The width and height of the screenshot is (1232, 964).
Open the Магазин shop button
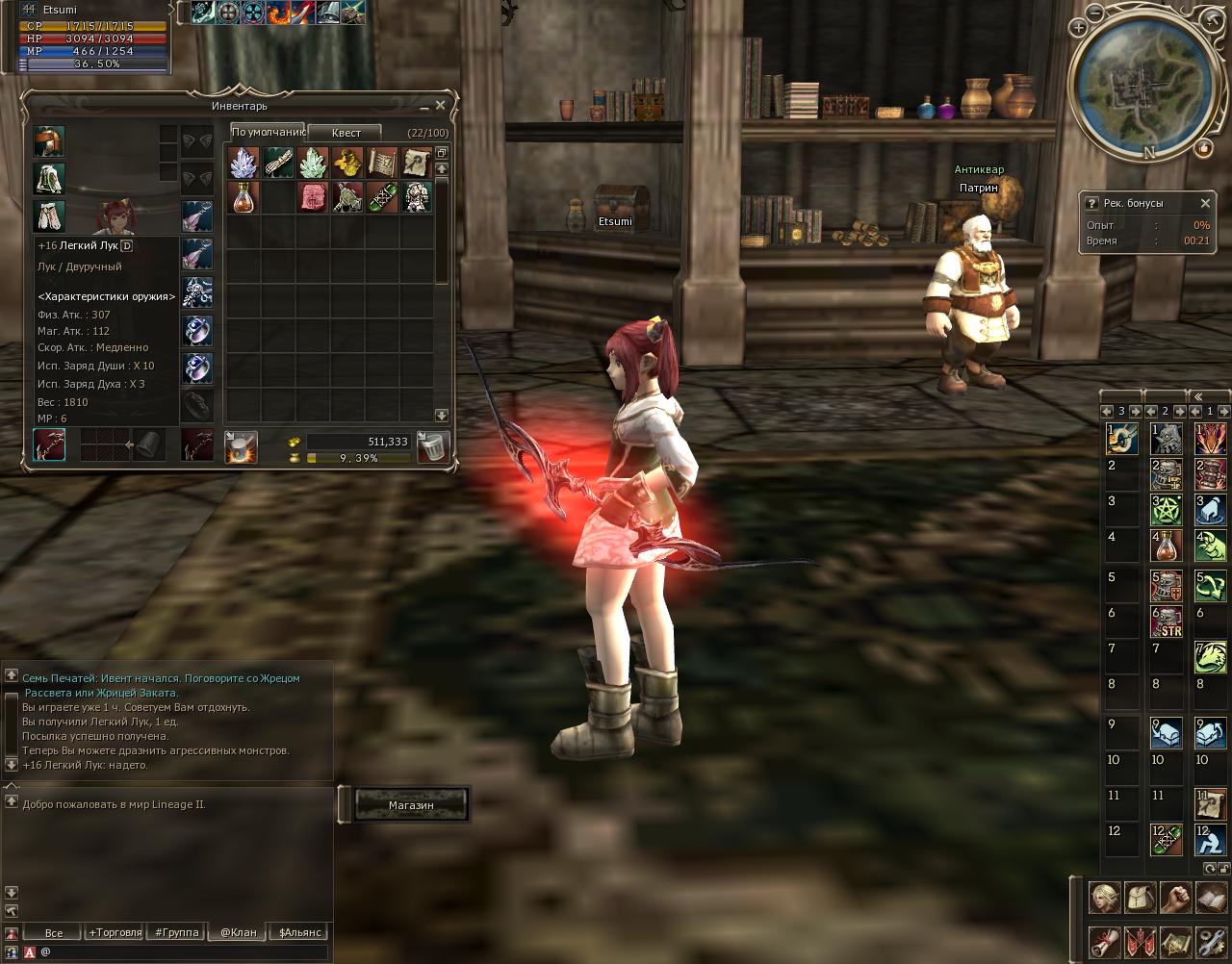click(x=411, y=804)
